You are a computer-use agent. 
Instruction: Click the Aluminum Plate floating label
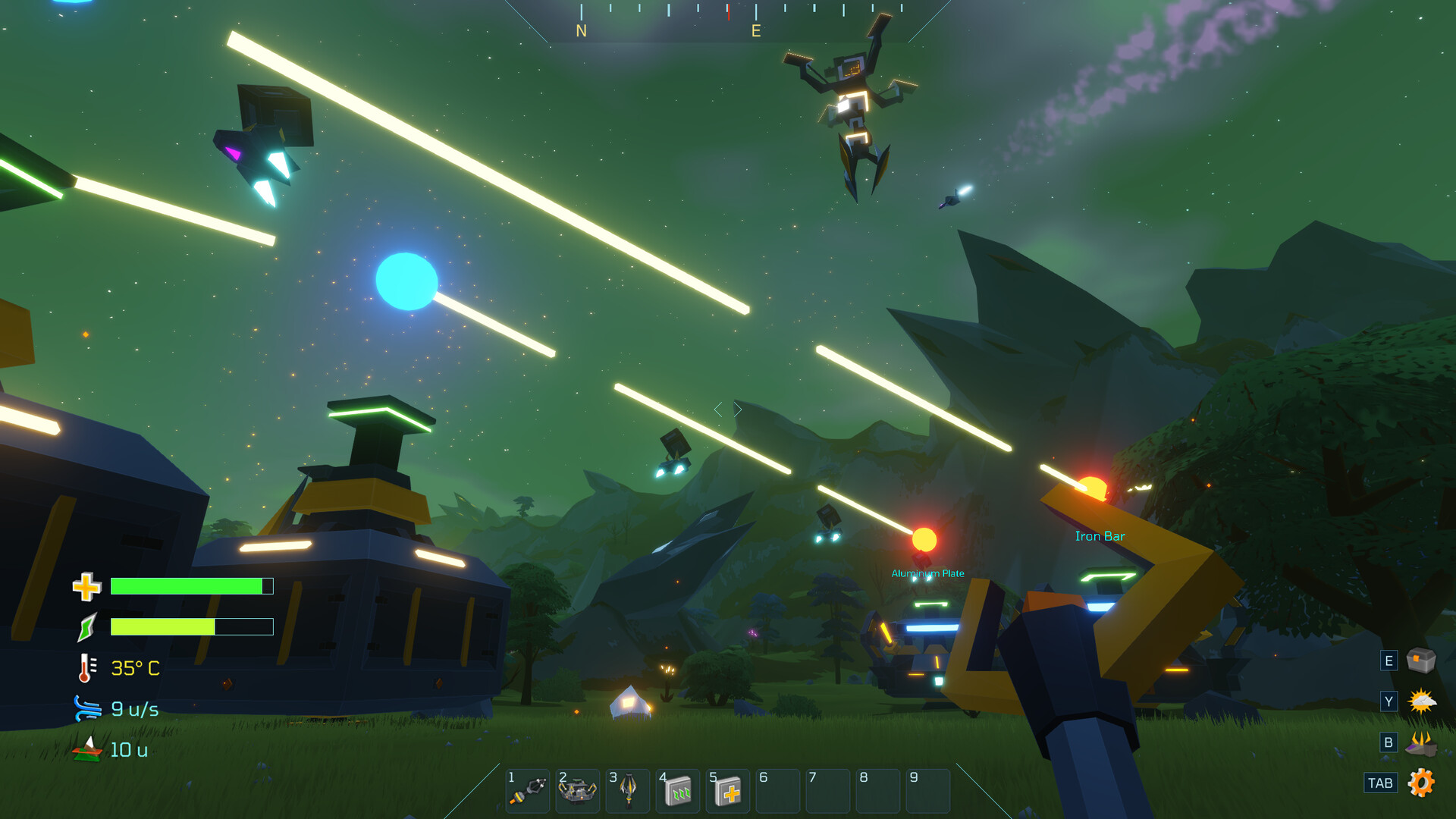(929, 573)
